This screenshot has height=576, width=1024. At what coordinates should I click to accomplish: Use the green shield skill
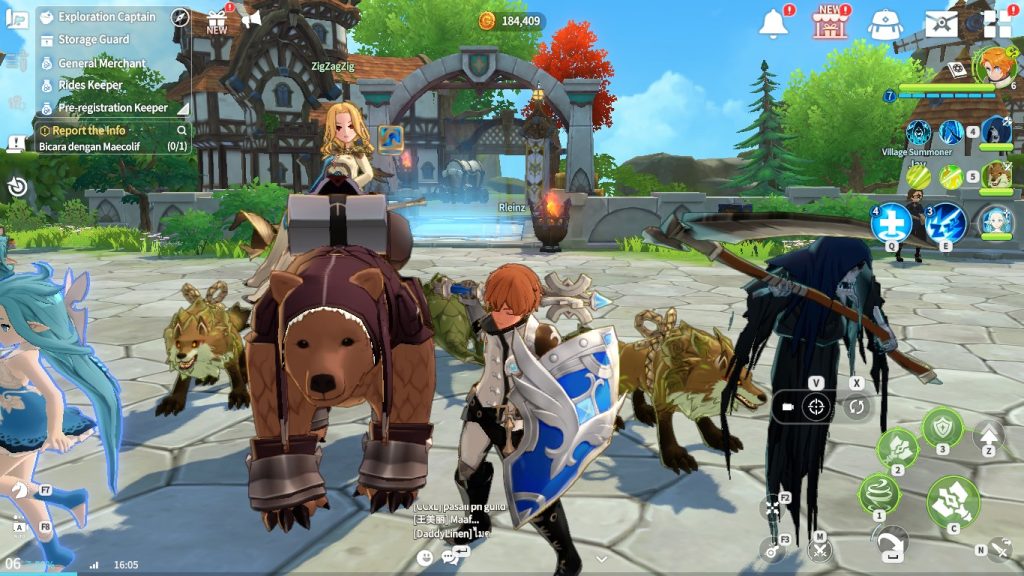point(942,428)
